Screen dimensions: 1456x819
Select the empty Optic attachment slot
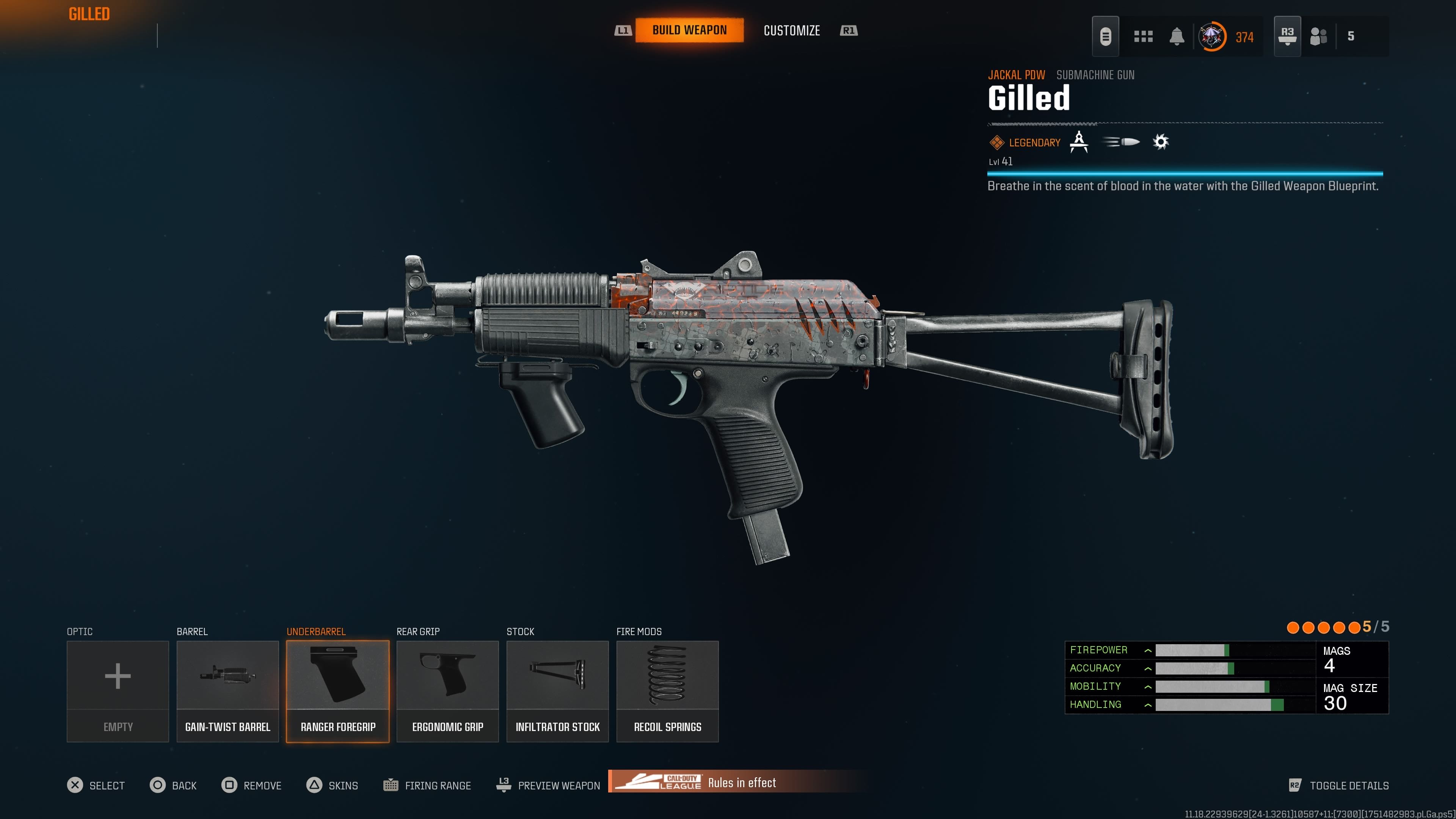118,691
